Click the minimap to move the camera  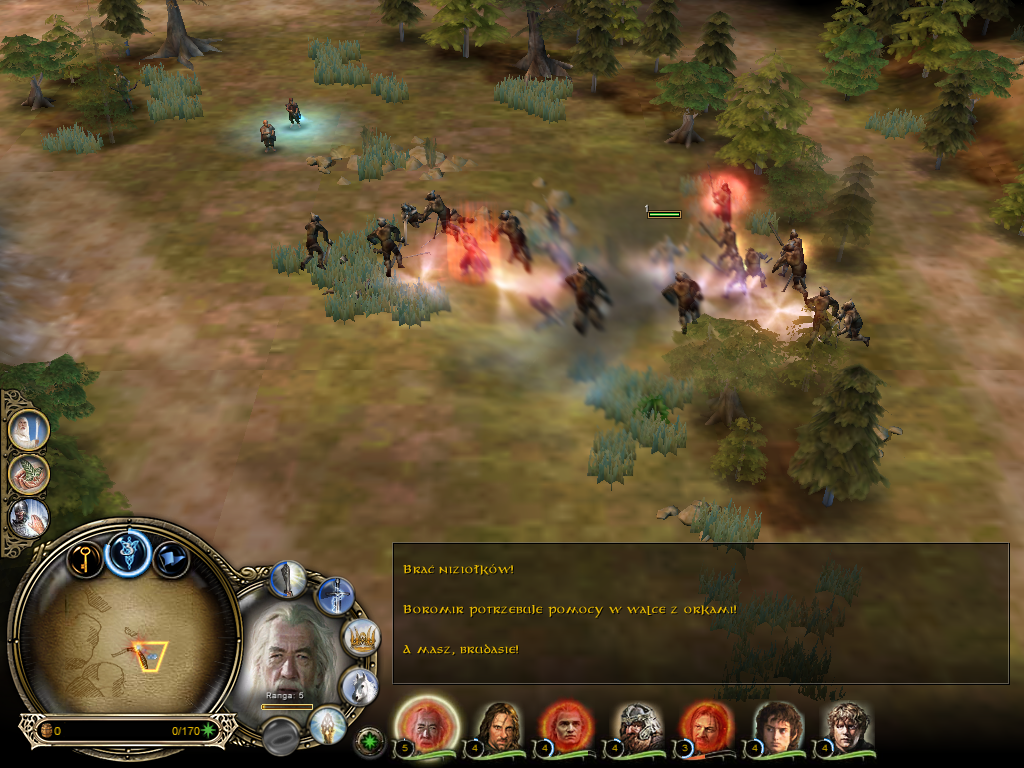[128, 640]
